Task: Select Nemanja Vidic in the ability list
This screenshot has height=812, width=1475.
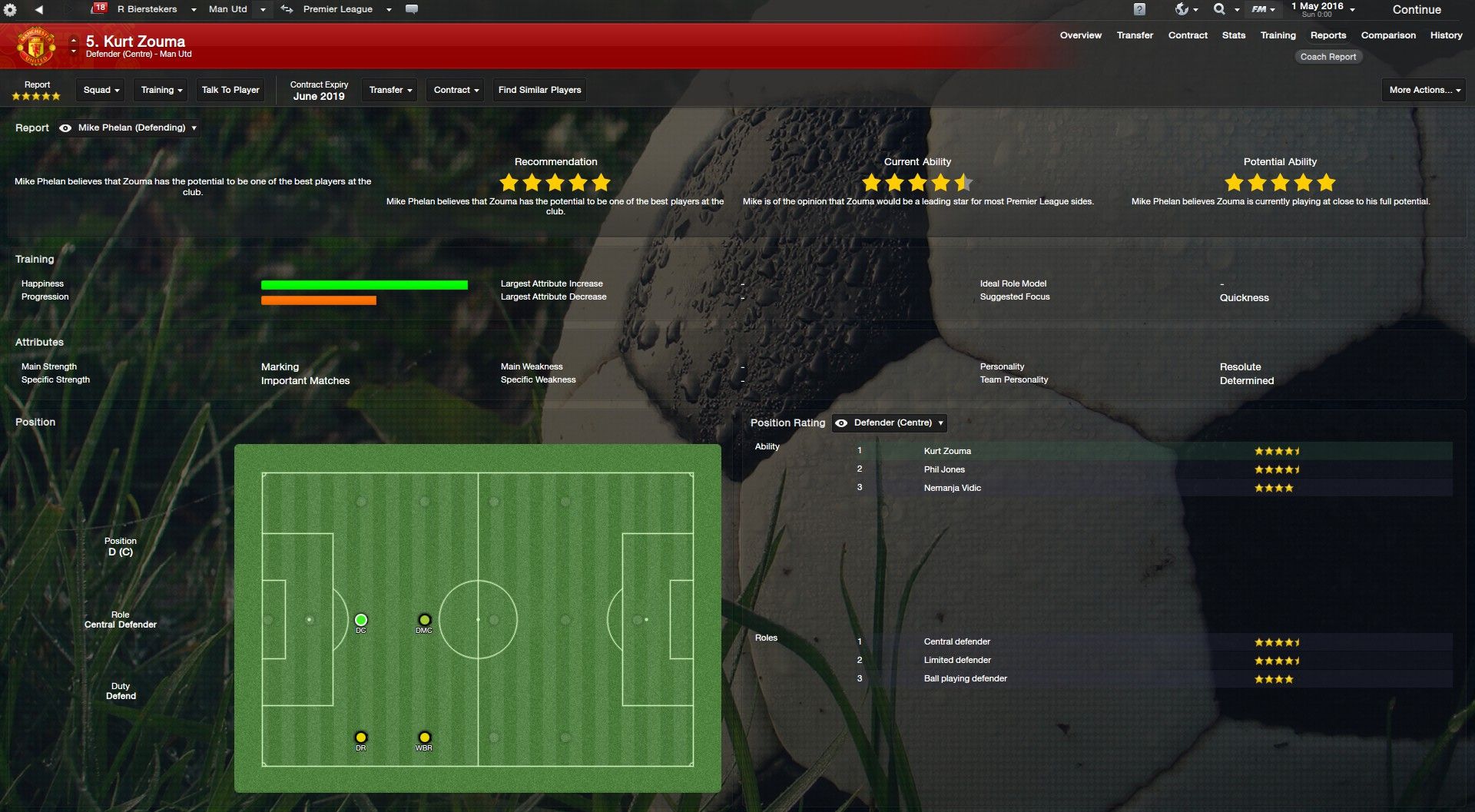Action: 952,488
